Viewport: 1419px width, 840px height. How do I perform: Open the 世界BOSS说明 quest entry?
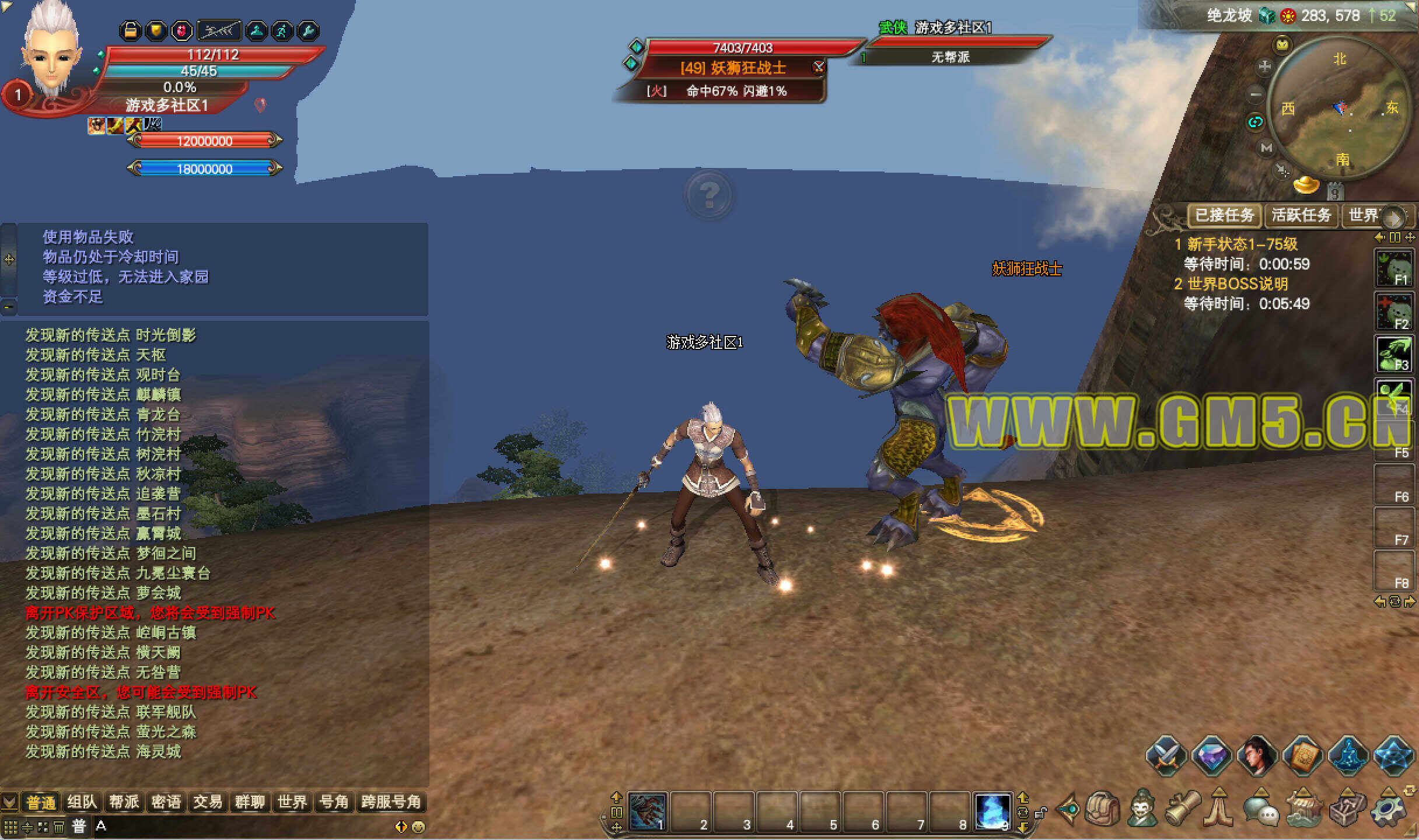[1237, 284]
